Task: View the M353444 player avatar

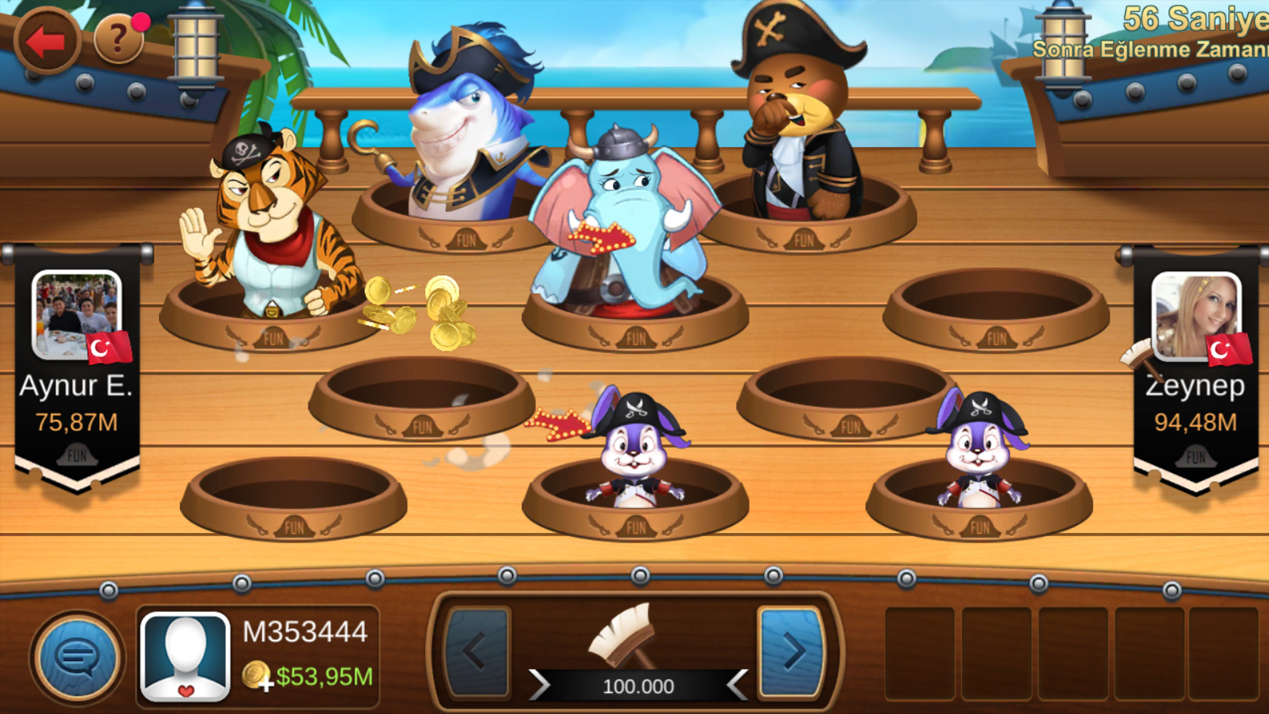Action: pos(185,656)
